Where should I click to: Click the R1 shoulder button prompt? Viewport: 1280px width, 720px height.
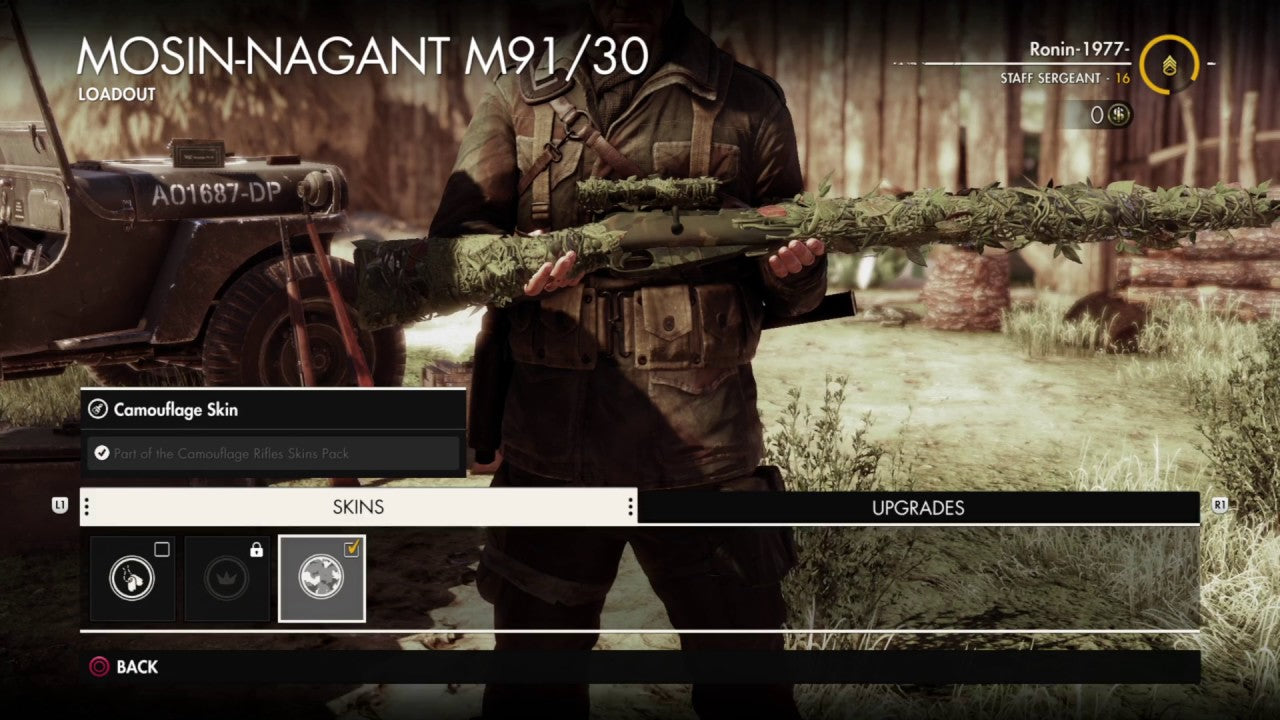click(x=1219, y=507)
